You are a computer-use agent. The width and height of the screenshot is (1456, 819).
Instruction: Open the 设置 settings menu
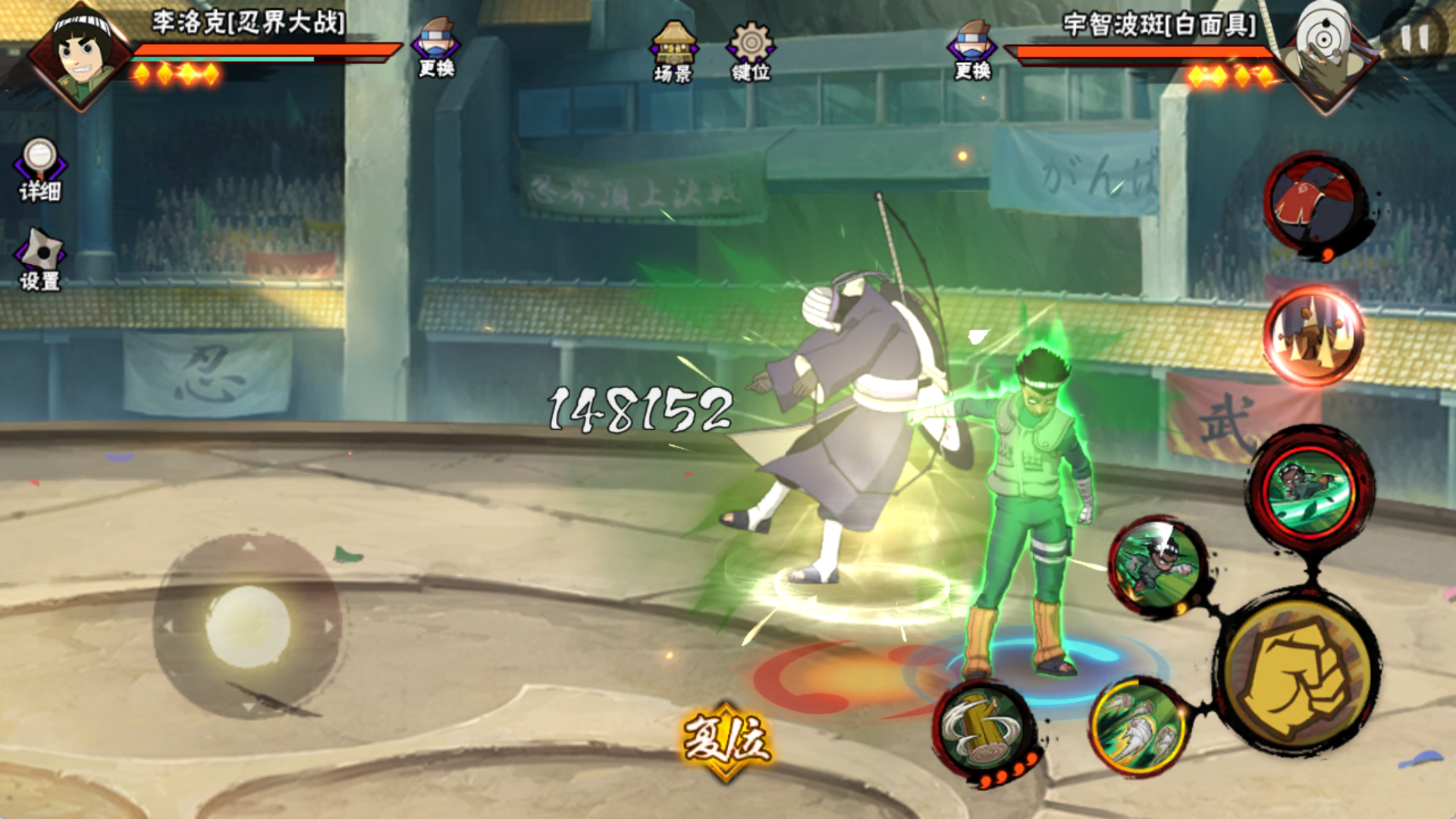(39, 259)
